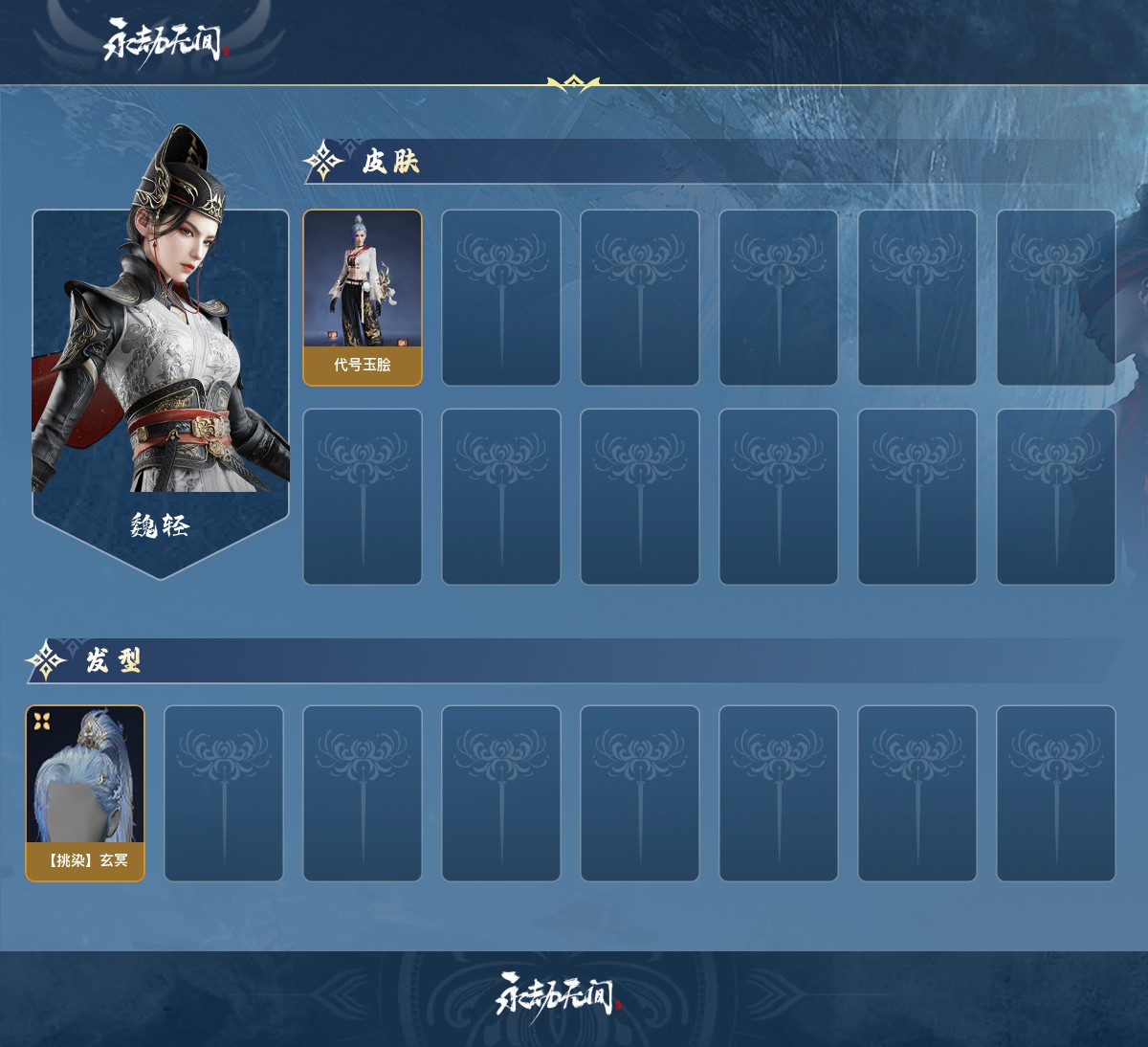Click the 永劫无间 logo in the header
The image size is (1148, 1047).
(164, 42)
